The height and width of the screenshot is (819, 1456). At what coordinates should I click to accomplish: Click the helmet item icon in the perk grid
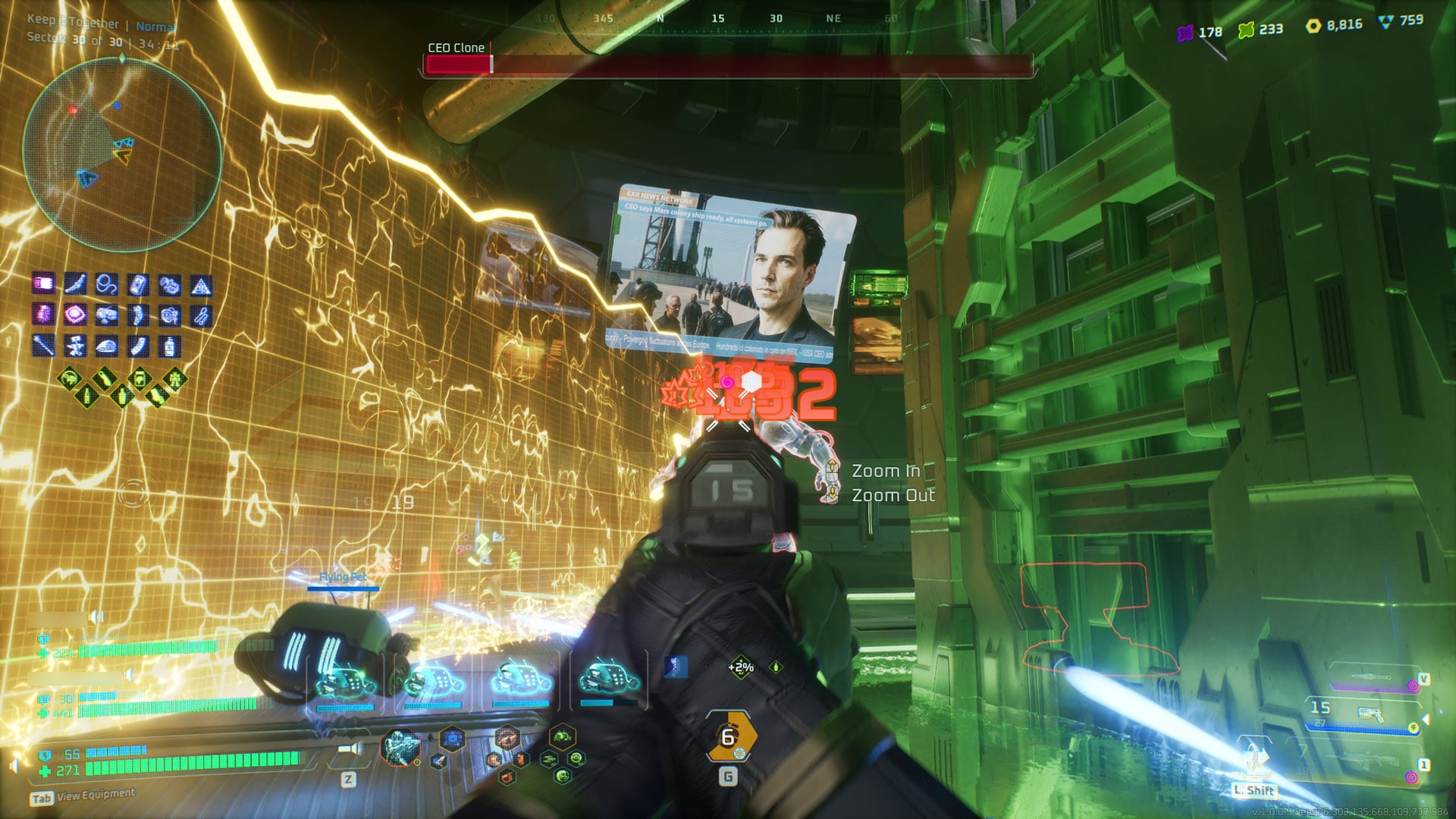click(x=106, y=347)
